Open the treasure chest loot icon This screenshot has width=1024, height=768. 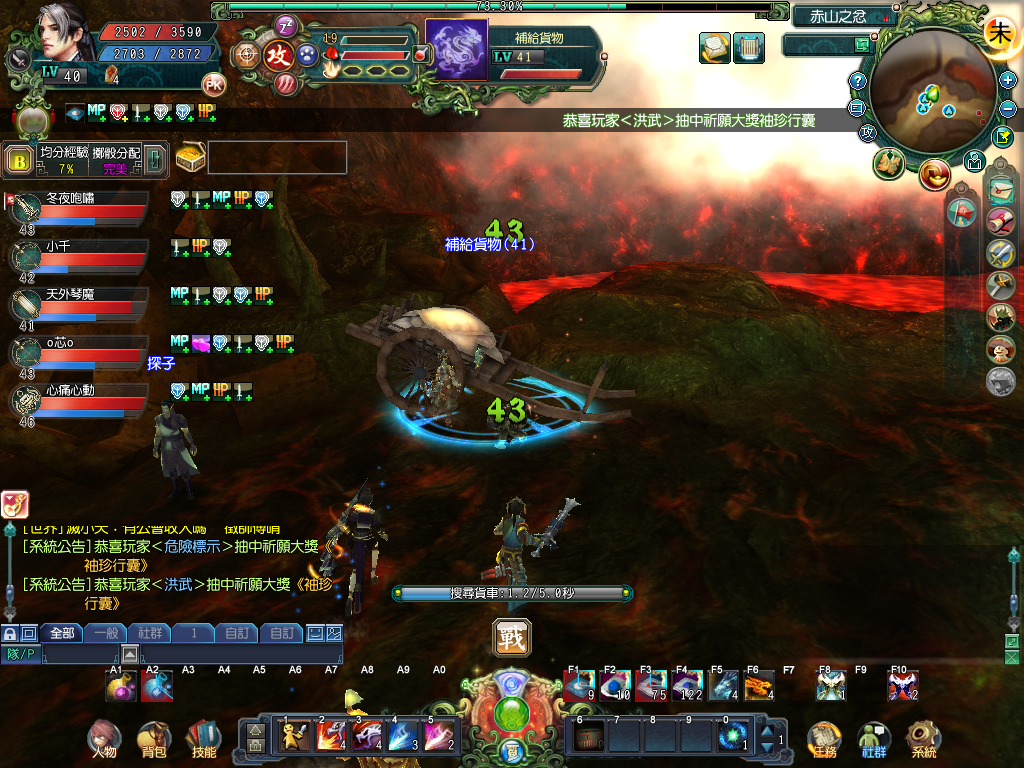point(190,157)
